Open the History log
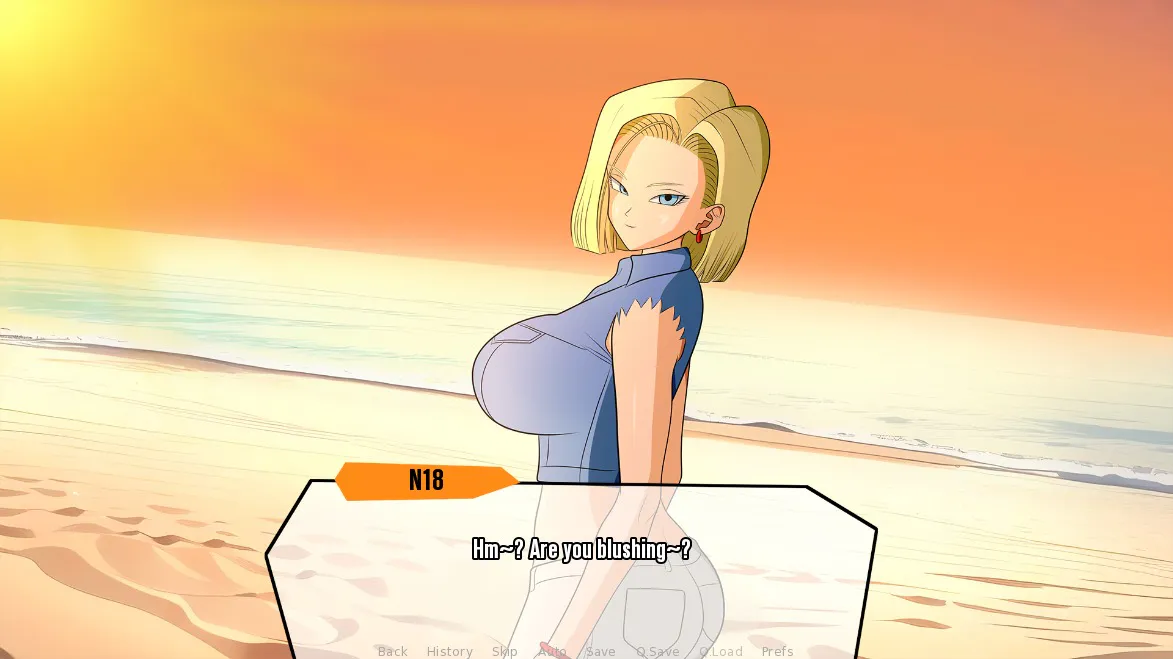The height and width of the screenshot is (659, 1173). pyautogui.click(x=449, y=651)
